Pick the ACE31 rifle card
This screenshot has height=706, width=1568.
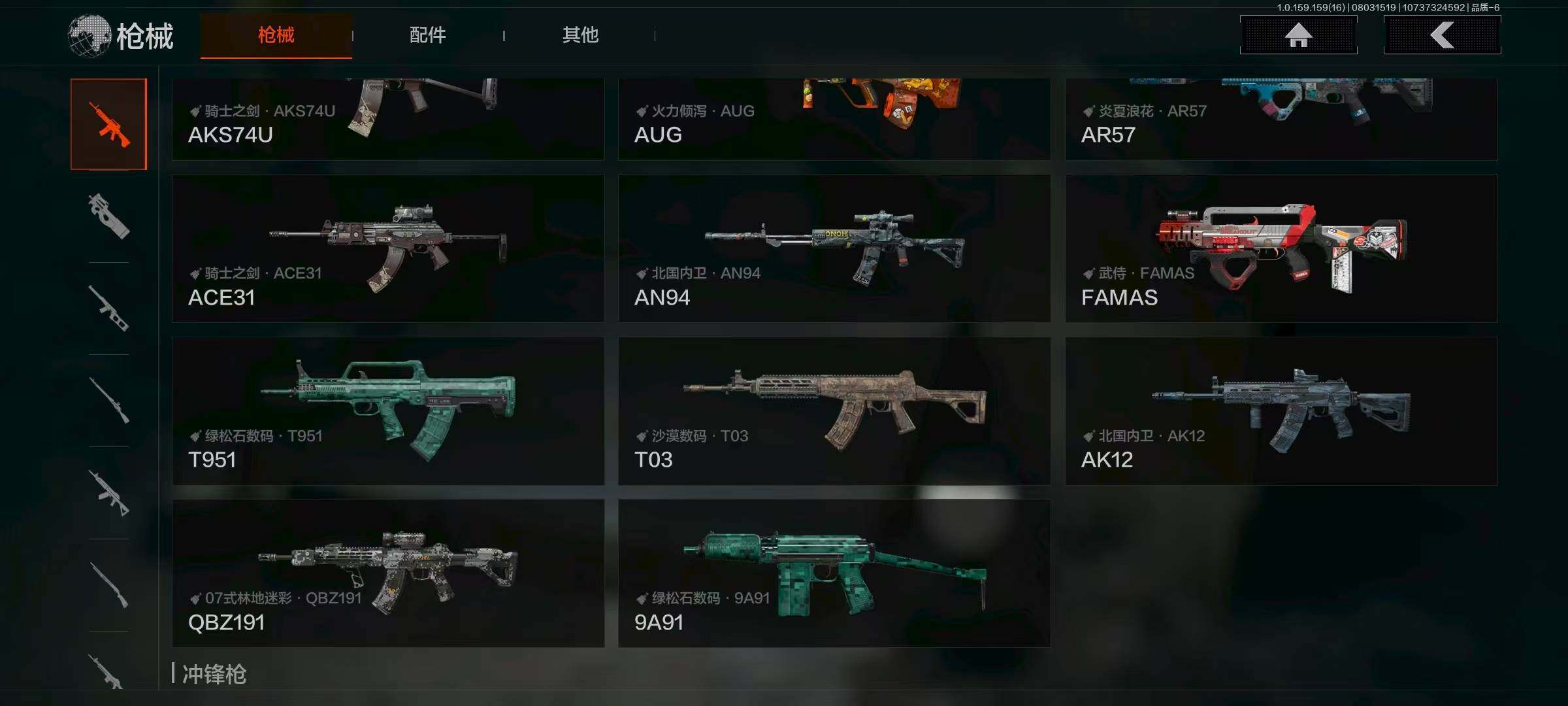click(387, 248)
